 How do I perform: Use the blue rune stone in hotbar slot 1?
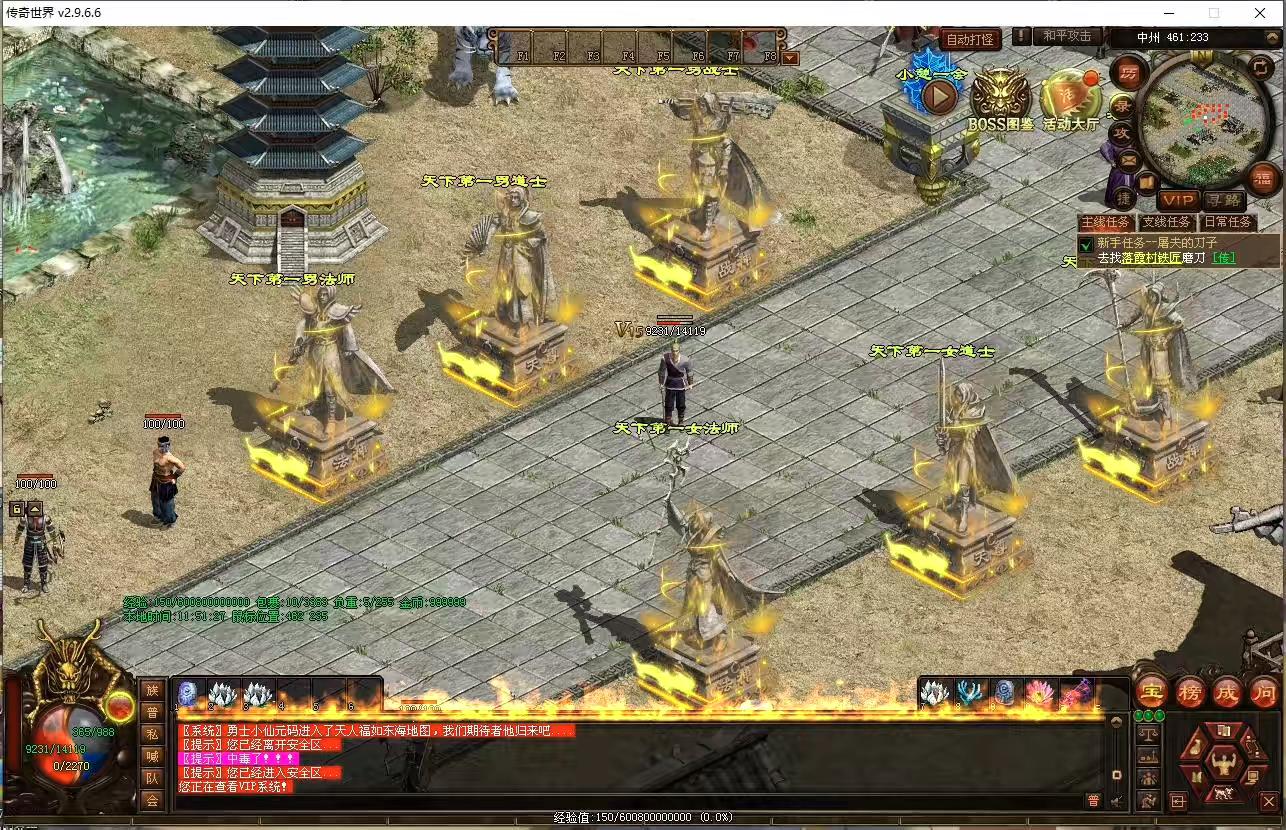click(187, 692)
